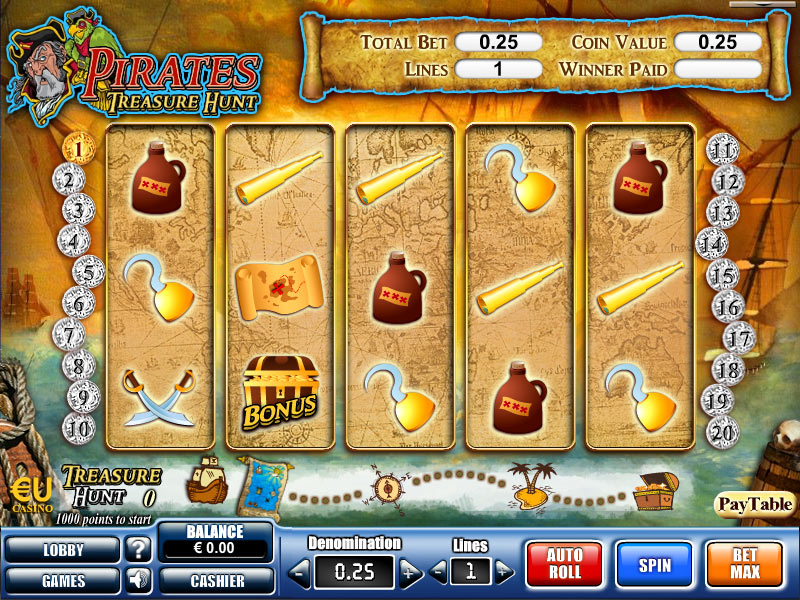
Task: Increase the Denomination value
Action: (411, 572)
